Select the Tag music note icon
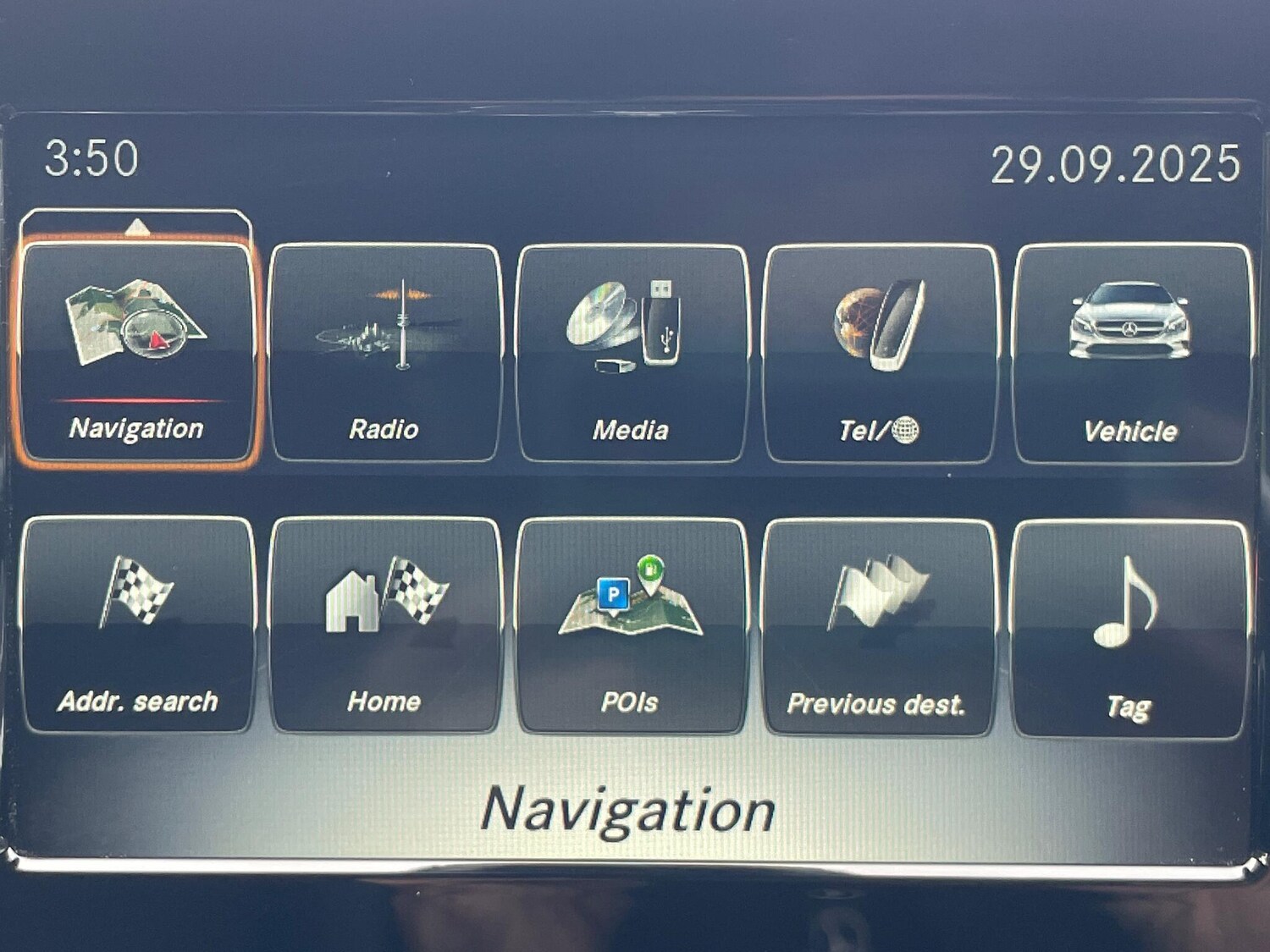The height and width of the screenshot is (952, 1270). point(1126,605)
